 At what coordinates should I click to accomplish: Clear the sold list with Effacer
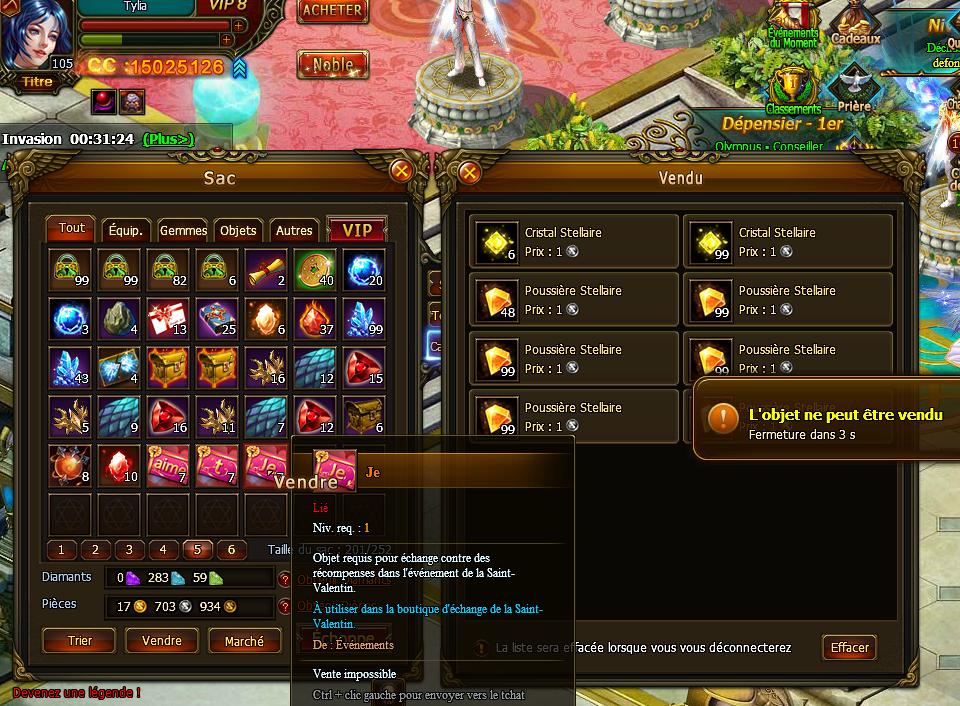pos(849,647)
